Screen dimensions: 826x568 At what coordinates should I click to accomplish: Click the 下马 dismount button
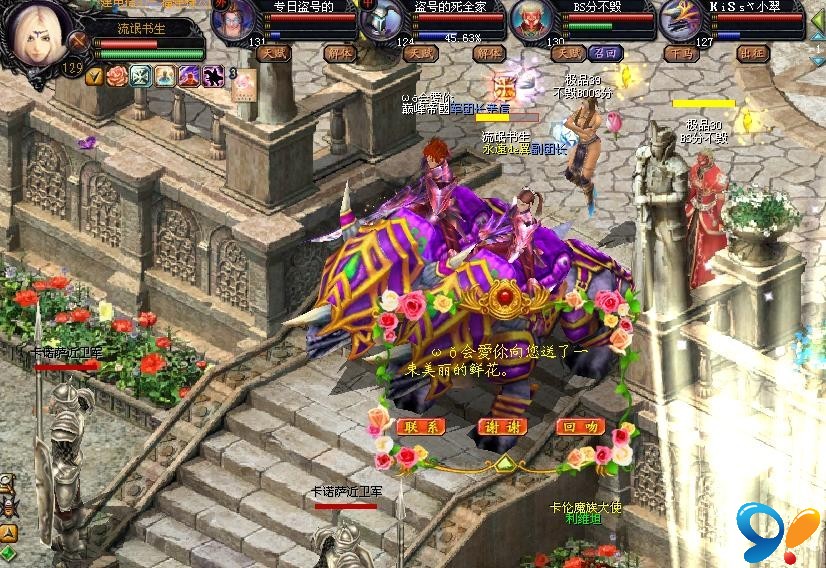(x=683, y=53)
